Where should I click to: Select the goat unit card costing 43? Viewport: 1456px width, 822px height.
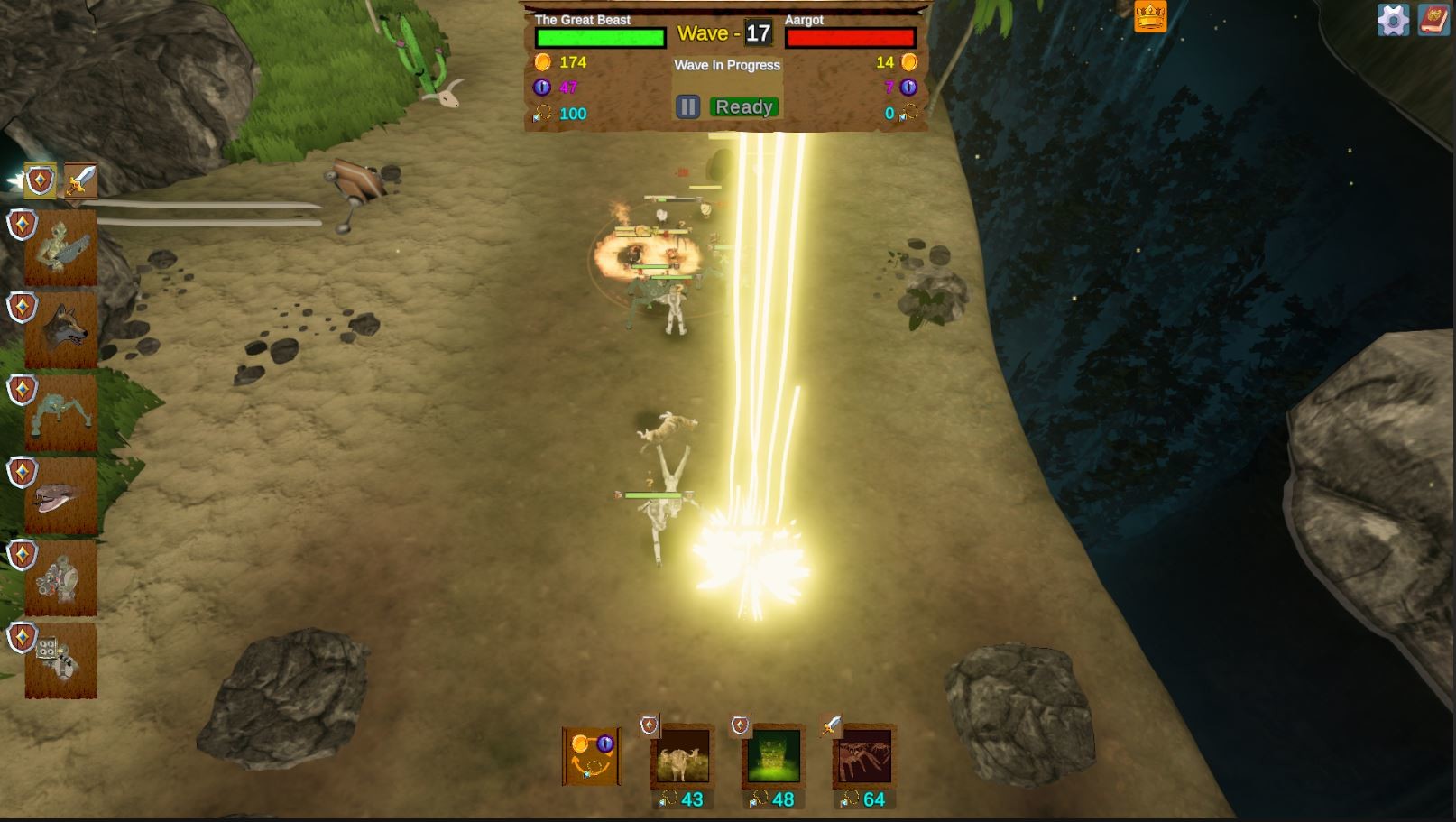click(681, 762)
